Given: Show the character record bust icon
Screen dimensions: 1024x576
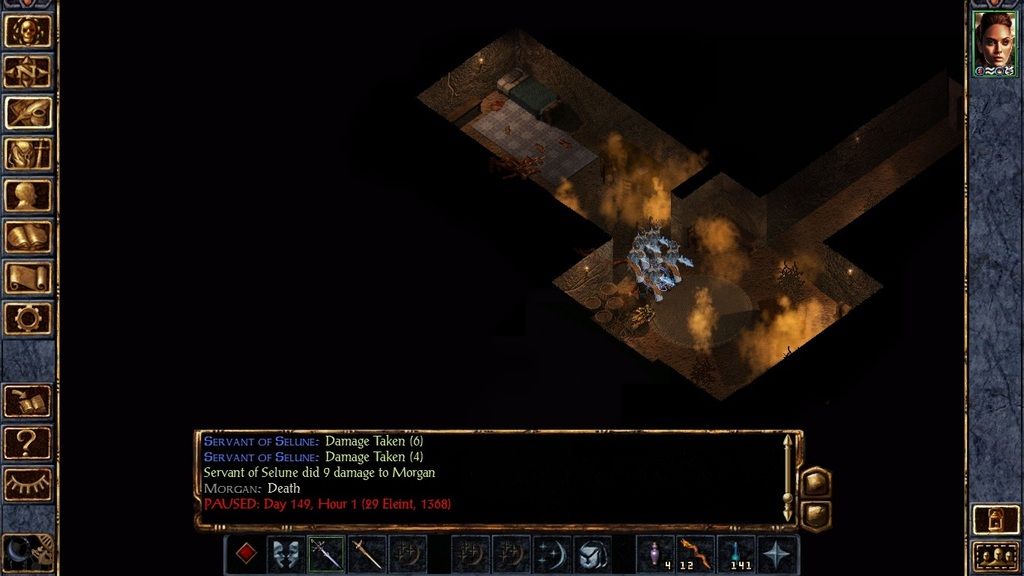Looking at the screenshot, I should tap(28, 195).
